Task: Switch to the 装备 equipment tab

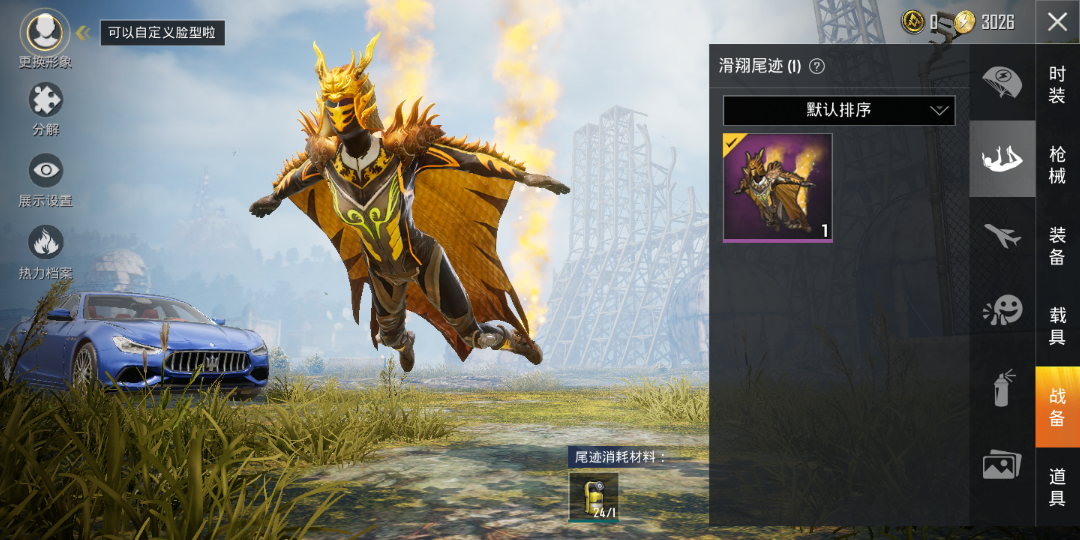Action: 1057,246
